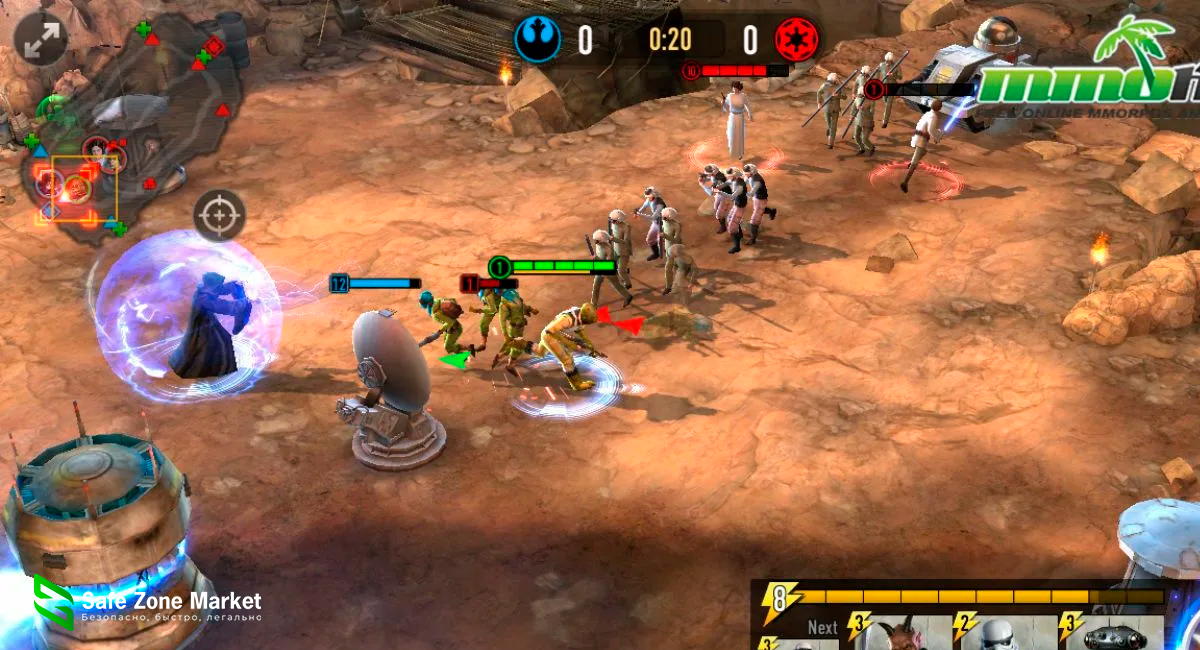This screenshot has width=1200, height=650.
Task: Deploy the probe droid unit card
Action: point(1113,633)
